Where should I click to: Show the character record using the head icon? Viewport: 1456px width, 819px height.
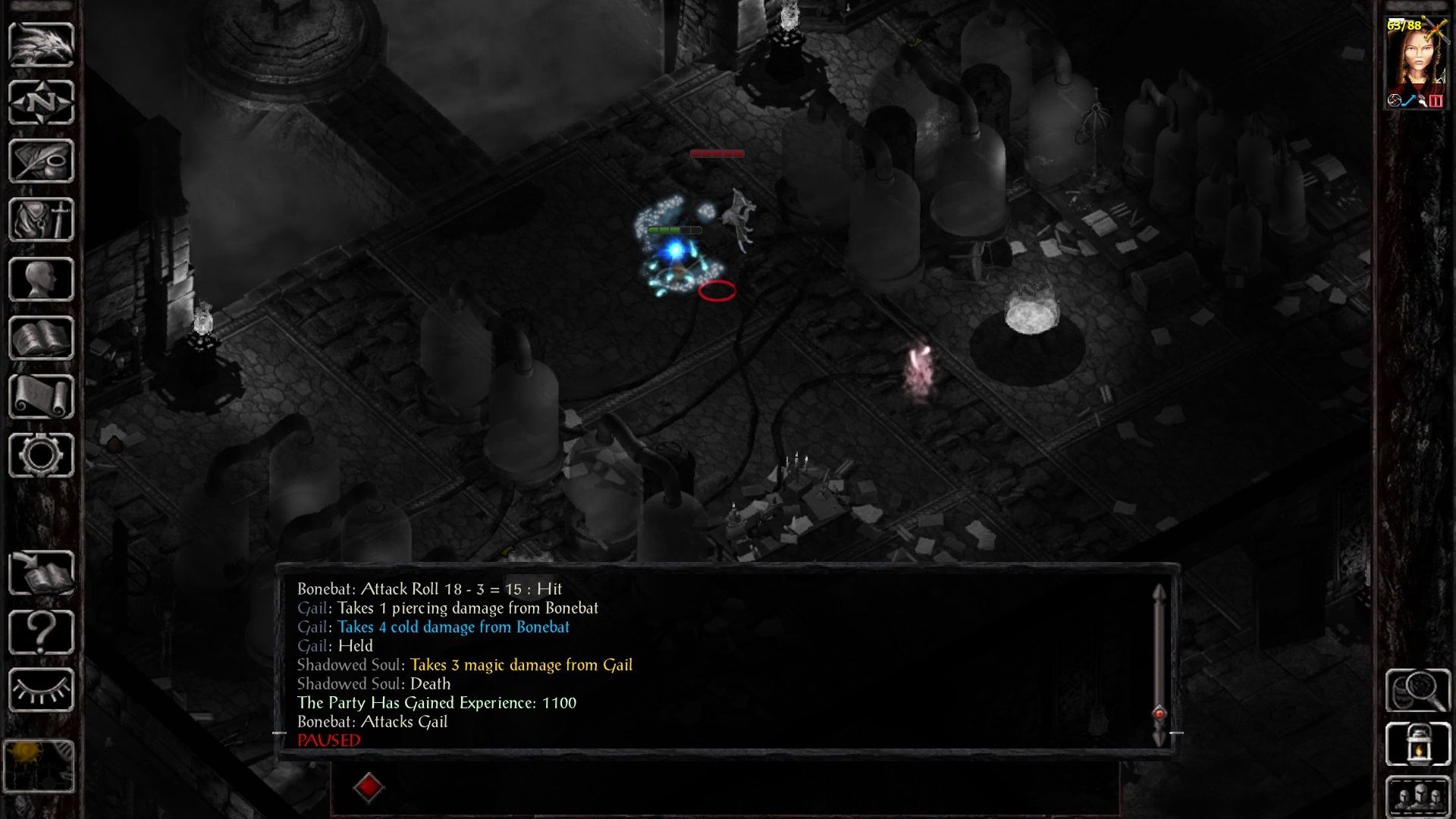(x=41, y=279)
